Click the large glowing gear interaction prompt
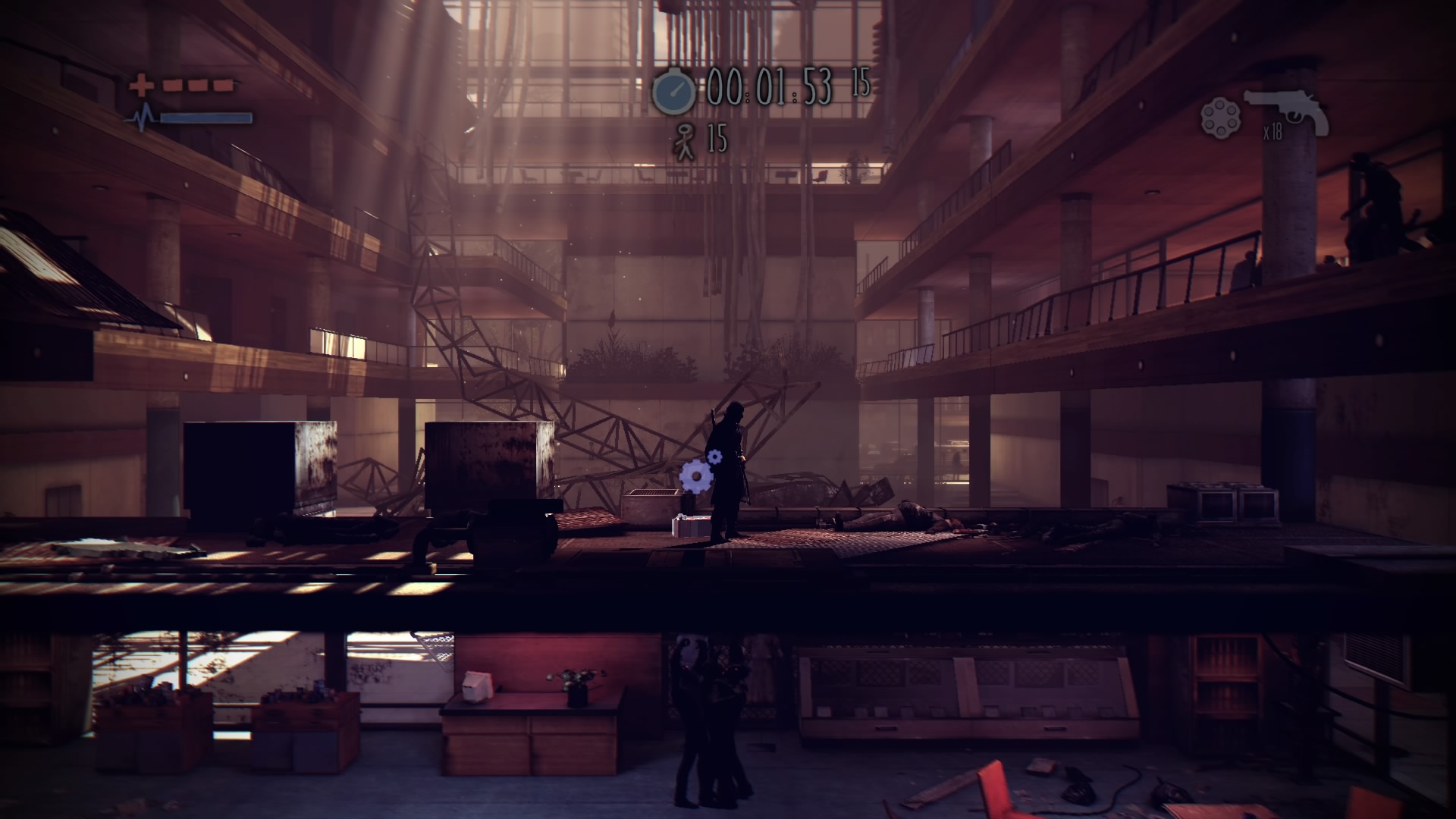This screenshot has width=1456, height=819. pyautogui.click(x=697, y=475)
